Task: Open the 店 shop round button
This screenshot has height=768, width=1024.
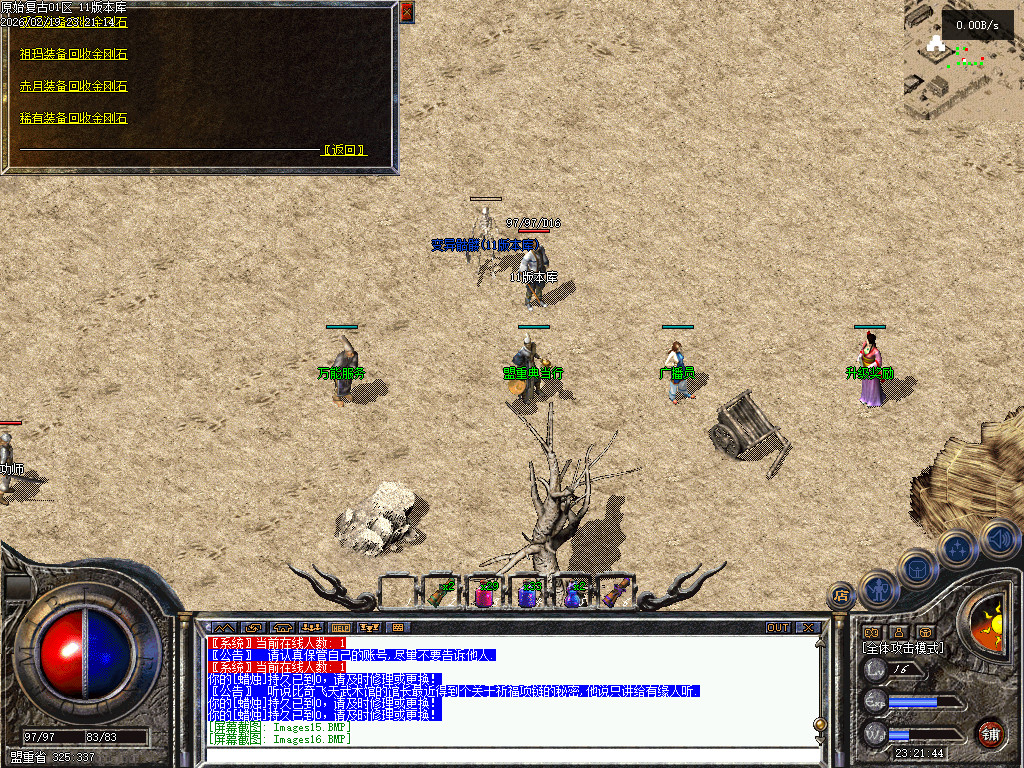Action: click(840, 596)
